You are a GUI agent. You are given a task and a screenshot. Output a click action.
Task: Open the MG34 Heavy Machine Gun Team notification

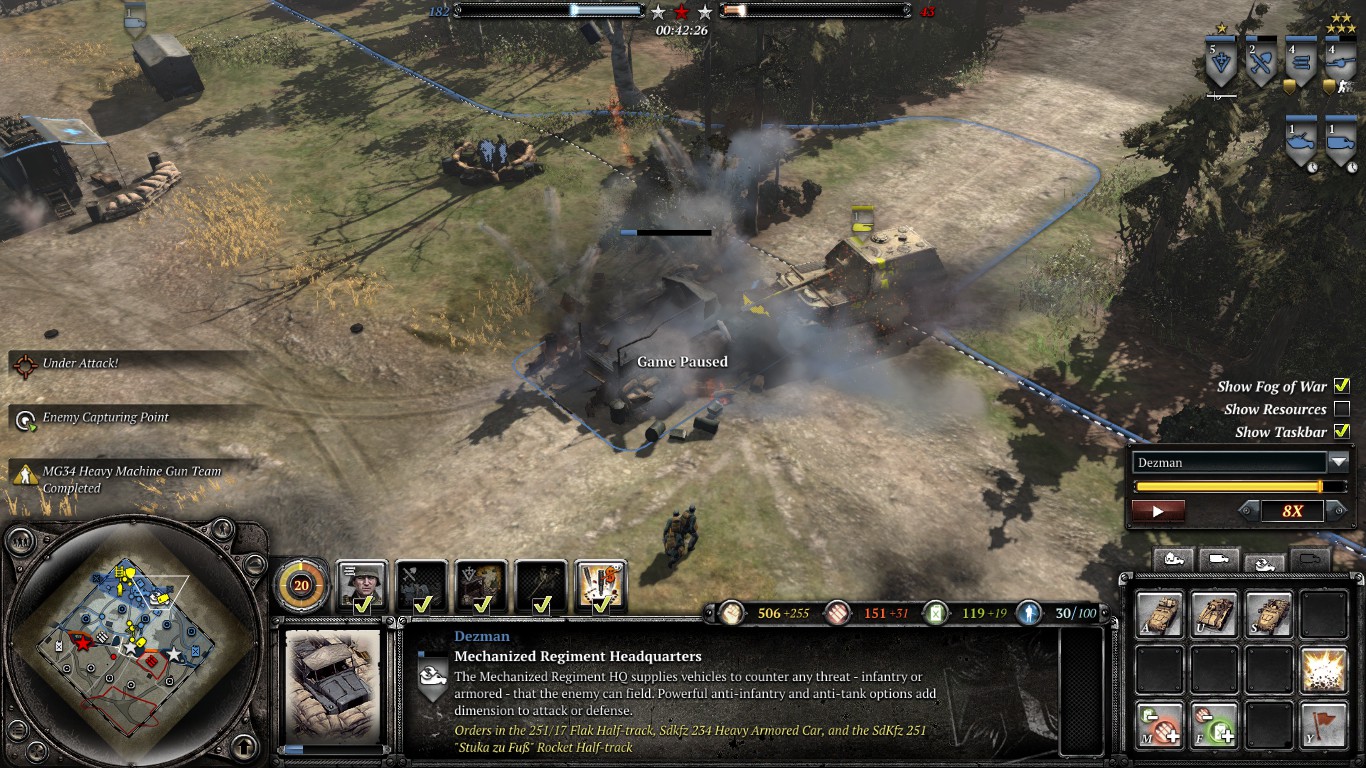(130, 479)
